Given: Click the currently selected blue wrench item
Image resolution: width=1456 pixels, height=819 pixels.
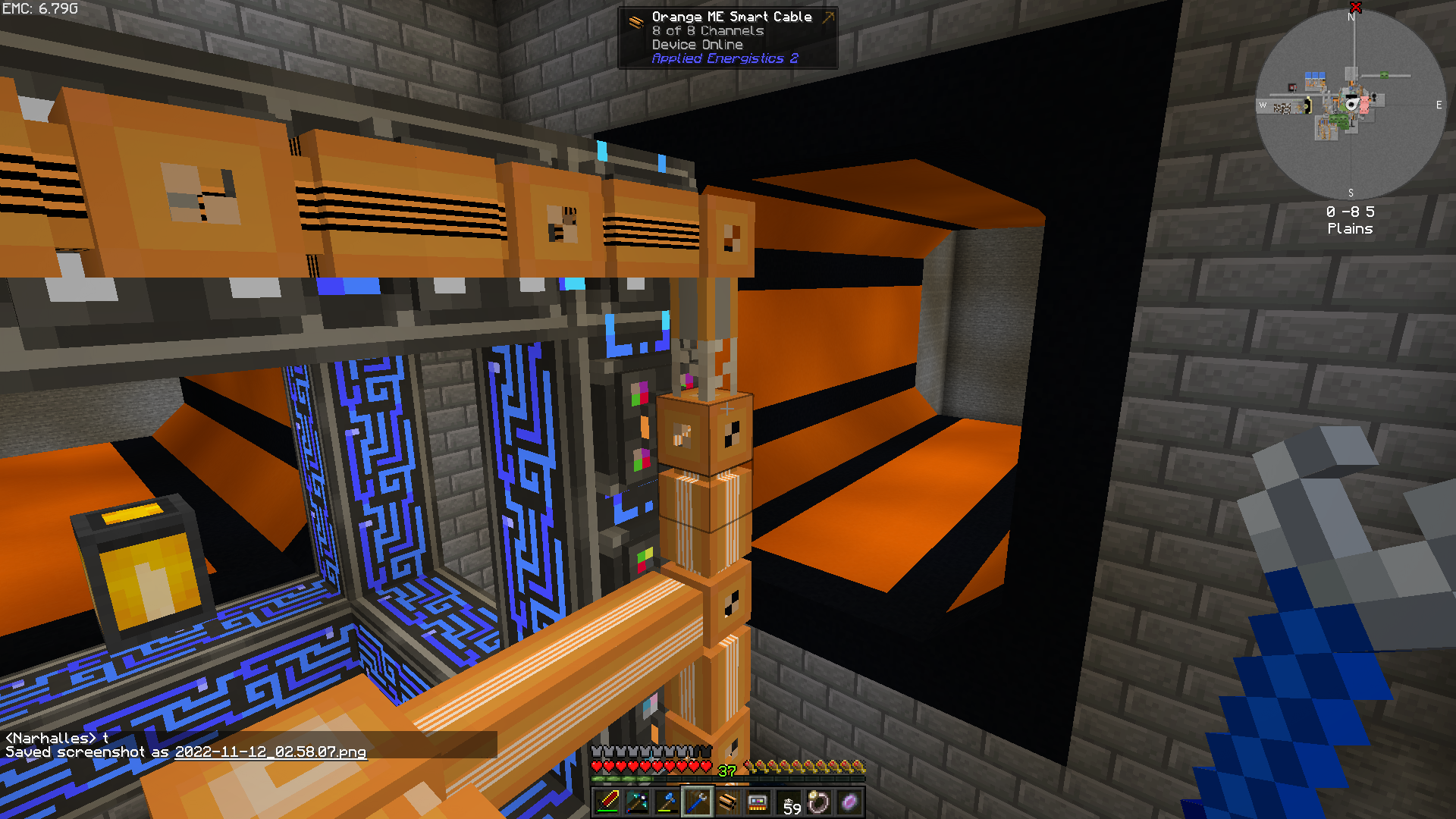Looking at the screenshot, I should coord(698,802).
